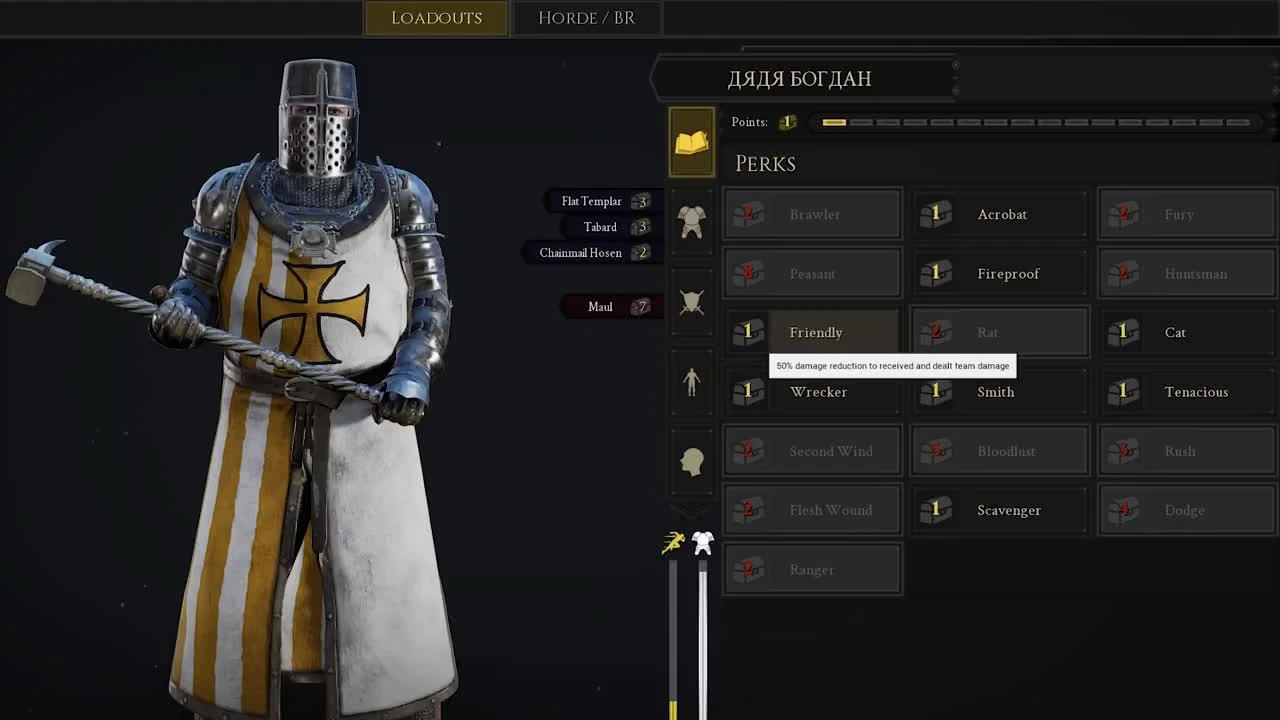
Task: Select the Loadouts tab
Action: pos(435,17)
